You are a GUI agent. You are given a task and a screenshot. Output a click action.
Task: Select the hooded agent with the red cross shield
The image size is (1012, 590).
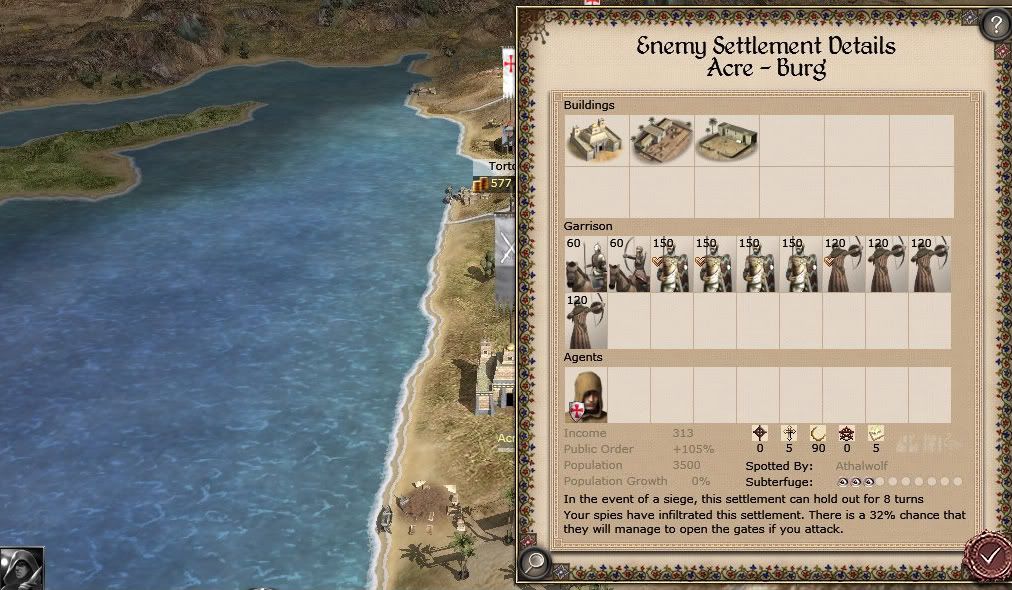[586, 395]
